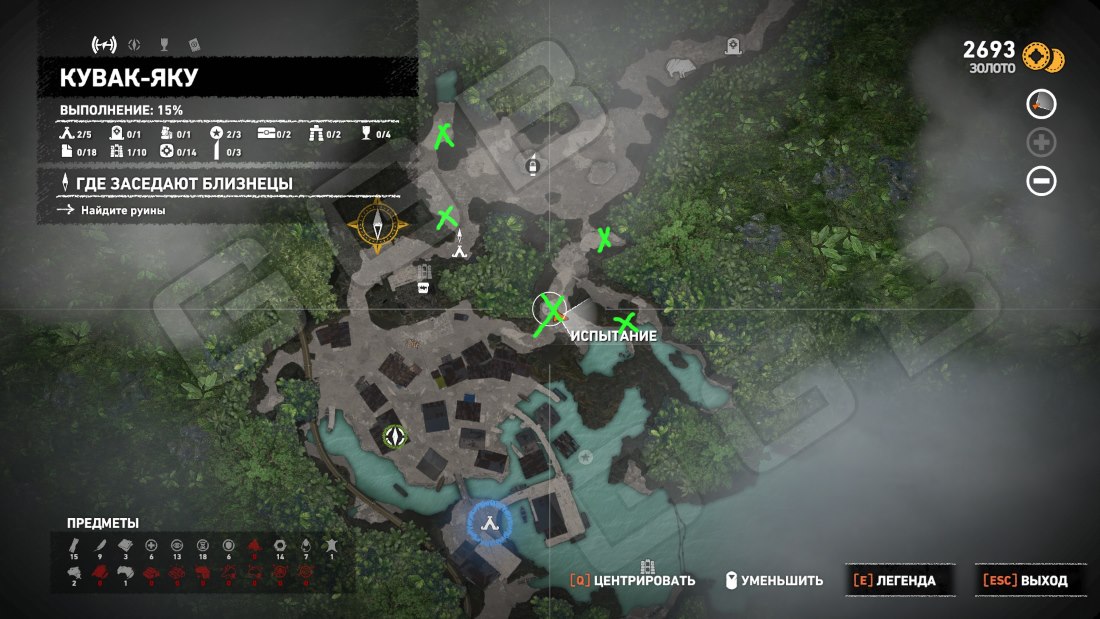This screenshot has width=1100, height=619.
Task: Select the golden compass objective marker
Action: click(378, 224)
